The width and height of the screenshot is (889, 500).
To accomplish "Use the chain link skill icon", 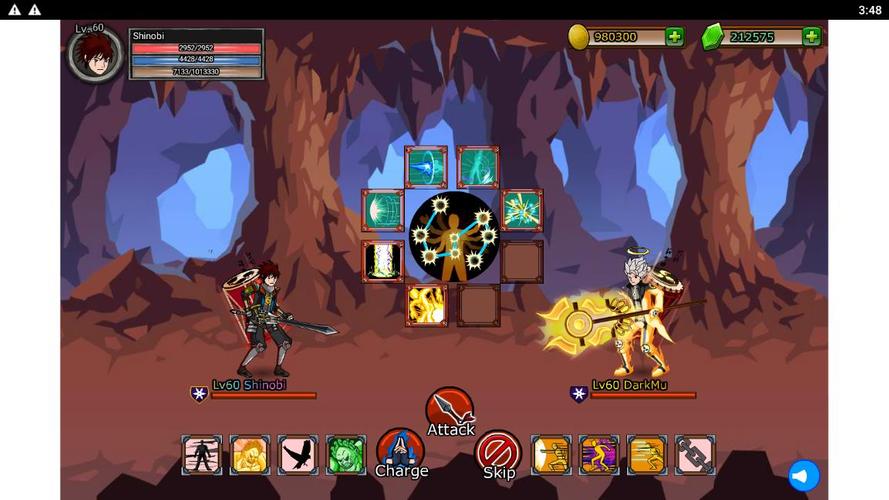I will [695, 455].
